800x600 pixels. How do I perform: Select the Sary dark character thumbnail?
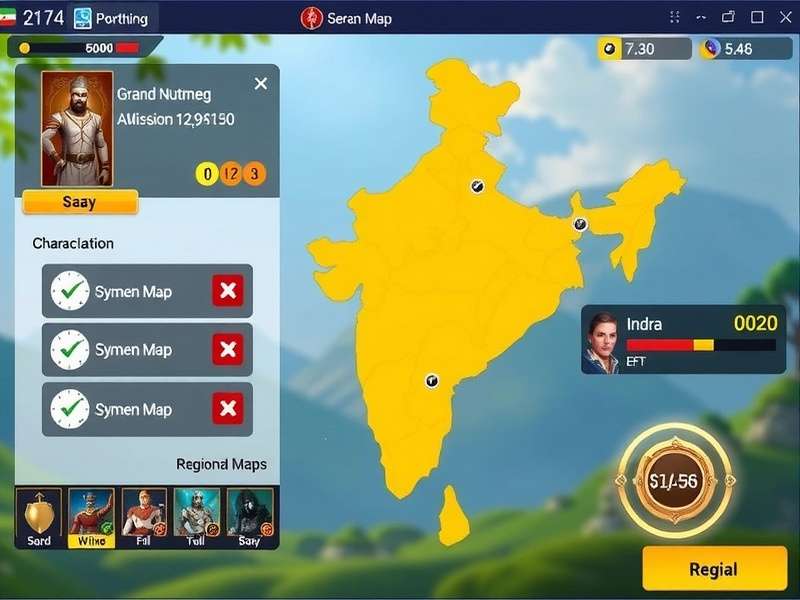pos(249,517)
